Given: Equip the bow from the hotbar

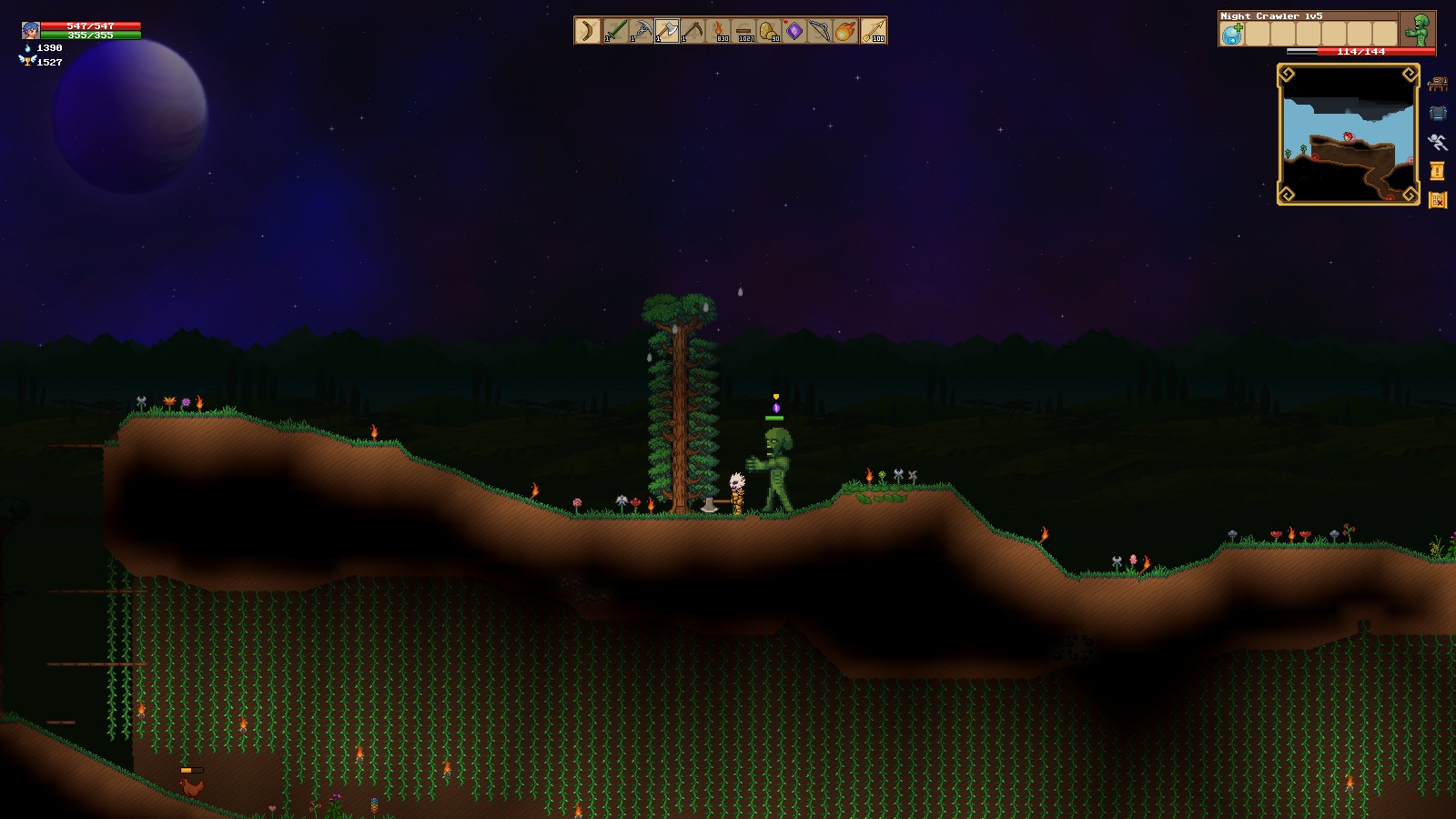Looking at the screenshot, I should click(x=819, y=32).
